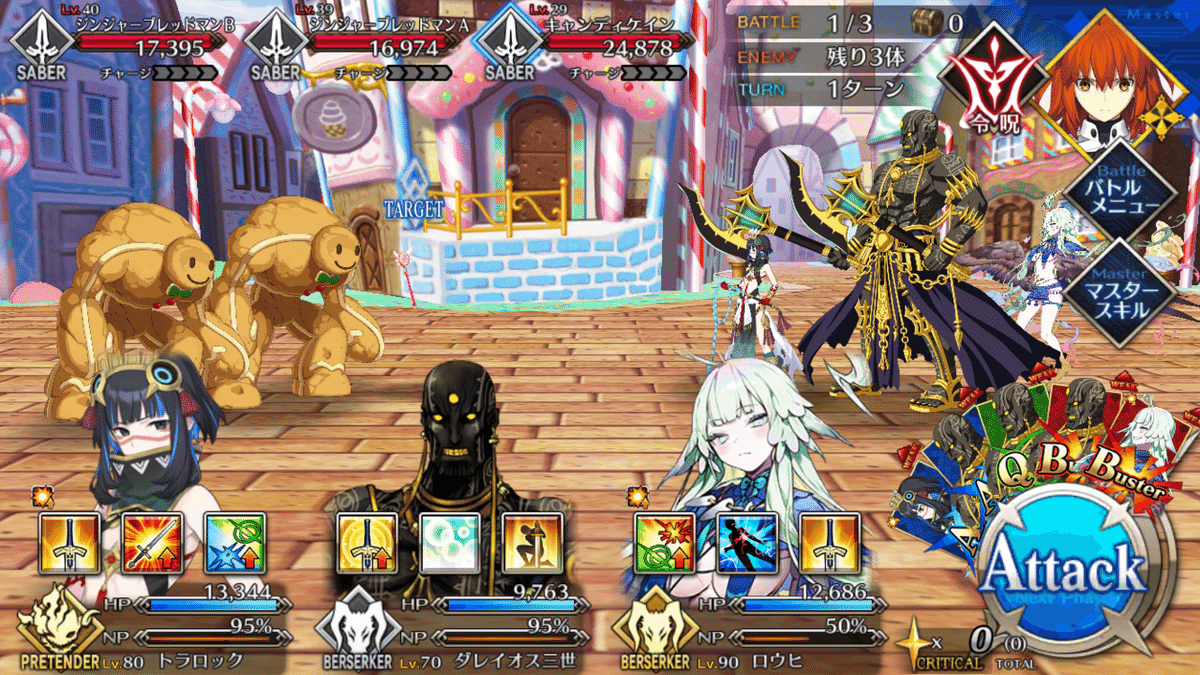The width and height of the screenshot is (1200, 675).
Task: Use ダレイオス三世's golden sword attack-up skill
Action: coord(367,544)
